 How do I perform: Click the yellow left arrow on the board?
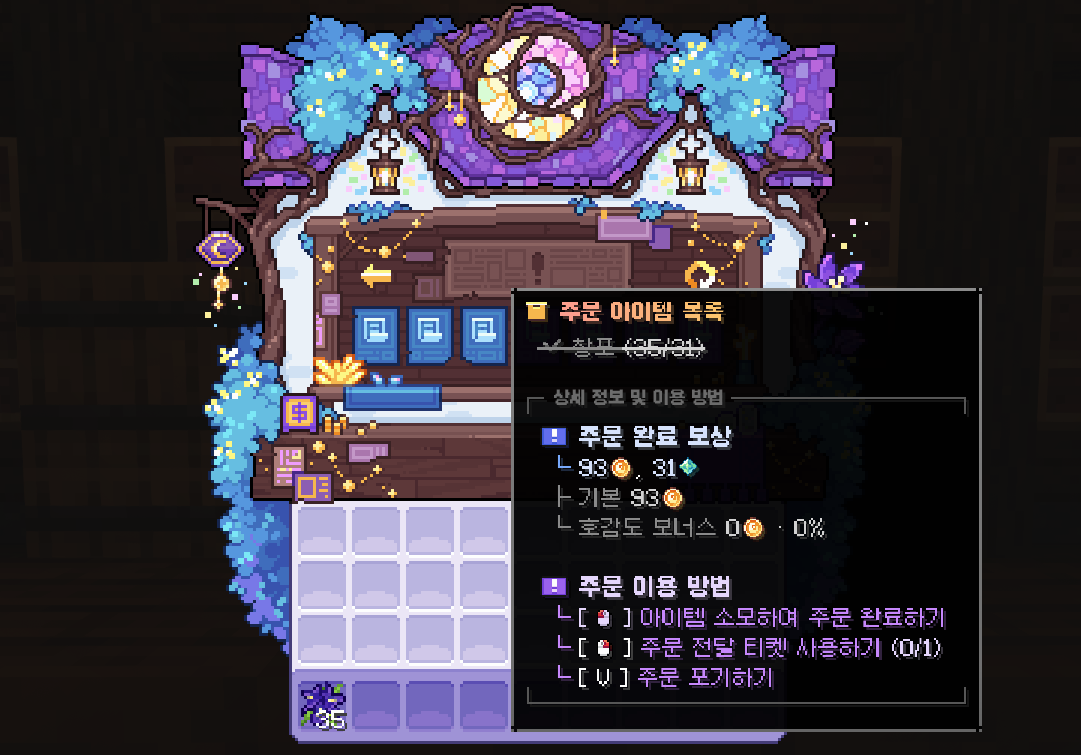click(376, 274)
